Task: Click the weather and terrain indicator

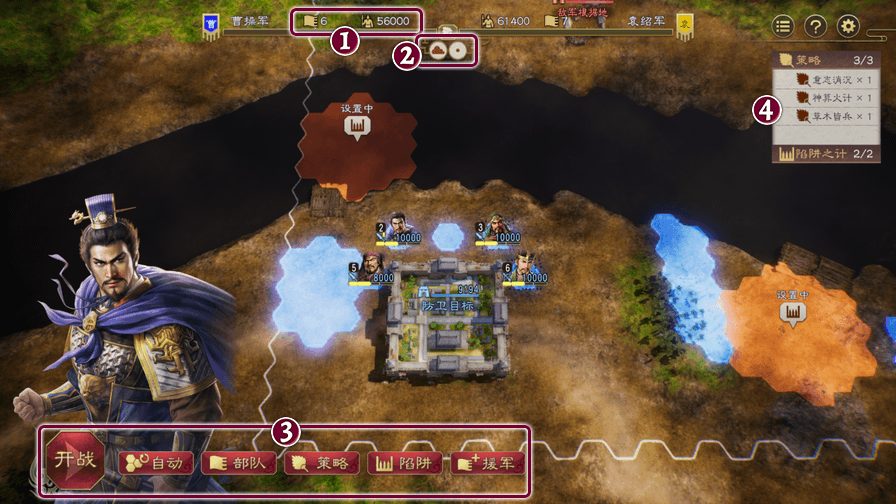Action: [x=446, y=48]
